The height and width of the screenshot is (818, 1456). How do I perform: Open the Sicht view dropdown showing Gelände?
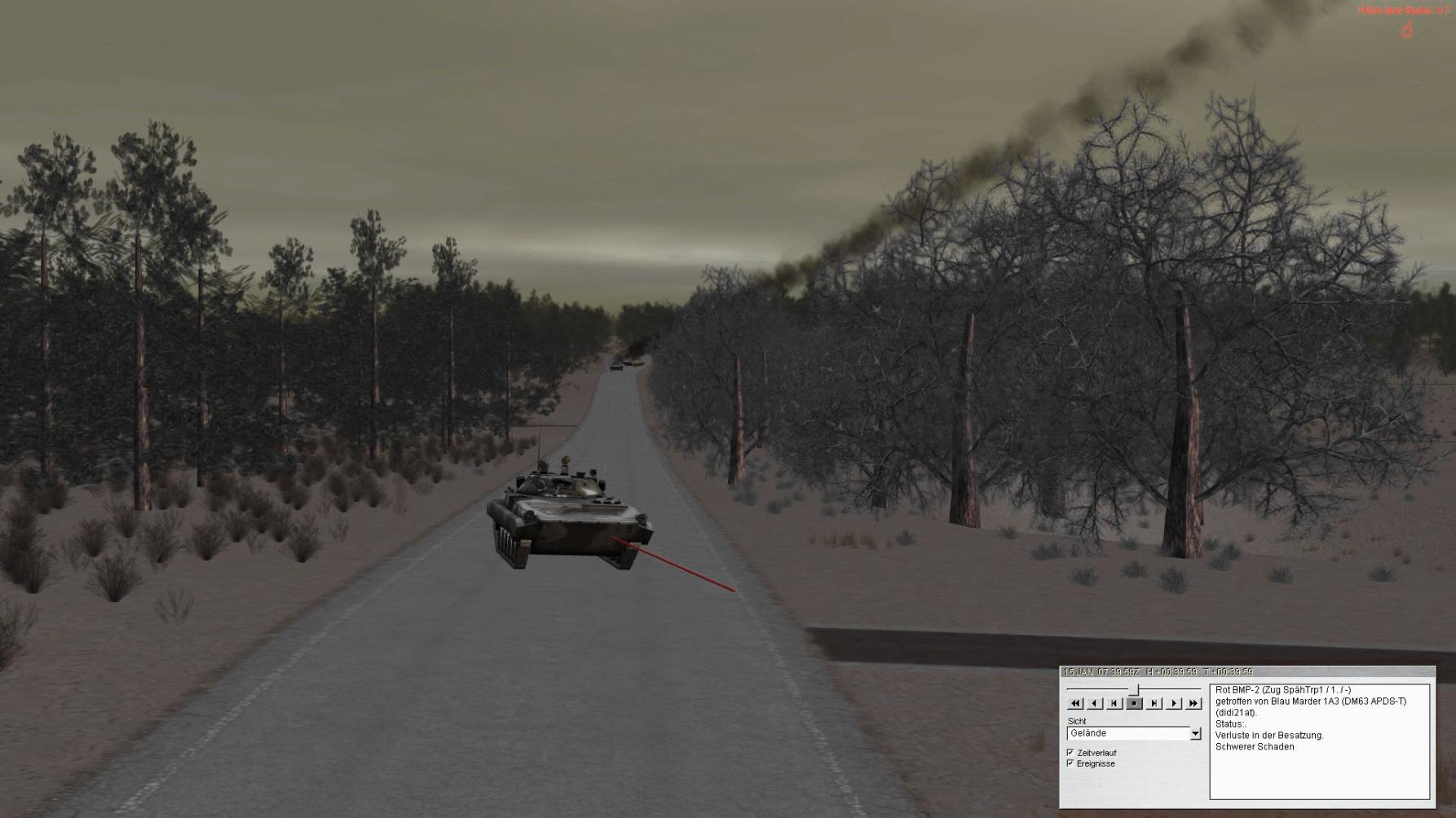tap(1195, 734)
